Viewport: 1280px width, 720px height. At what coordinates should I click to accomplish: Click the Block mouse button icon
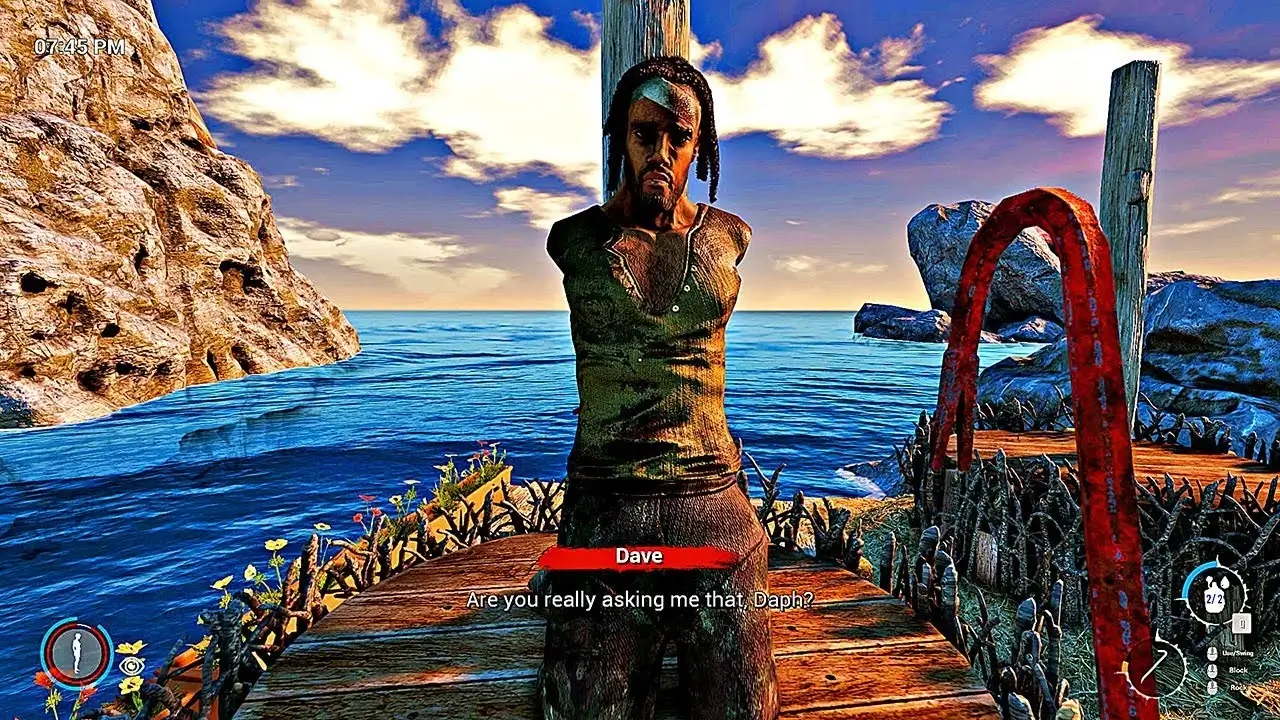click(1213, 670)
